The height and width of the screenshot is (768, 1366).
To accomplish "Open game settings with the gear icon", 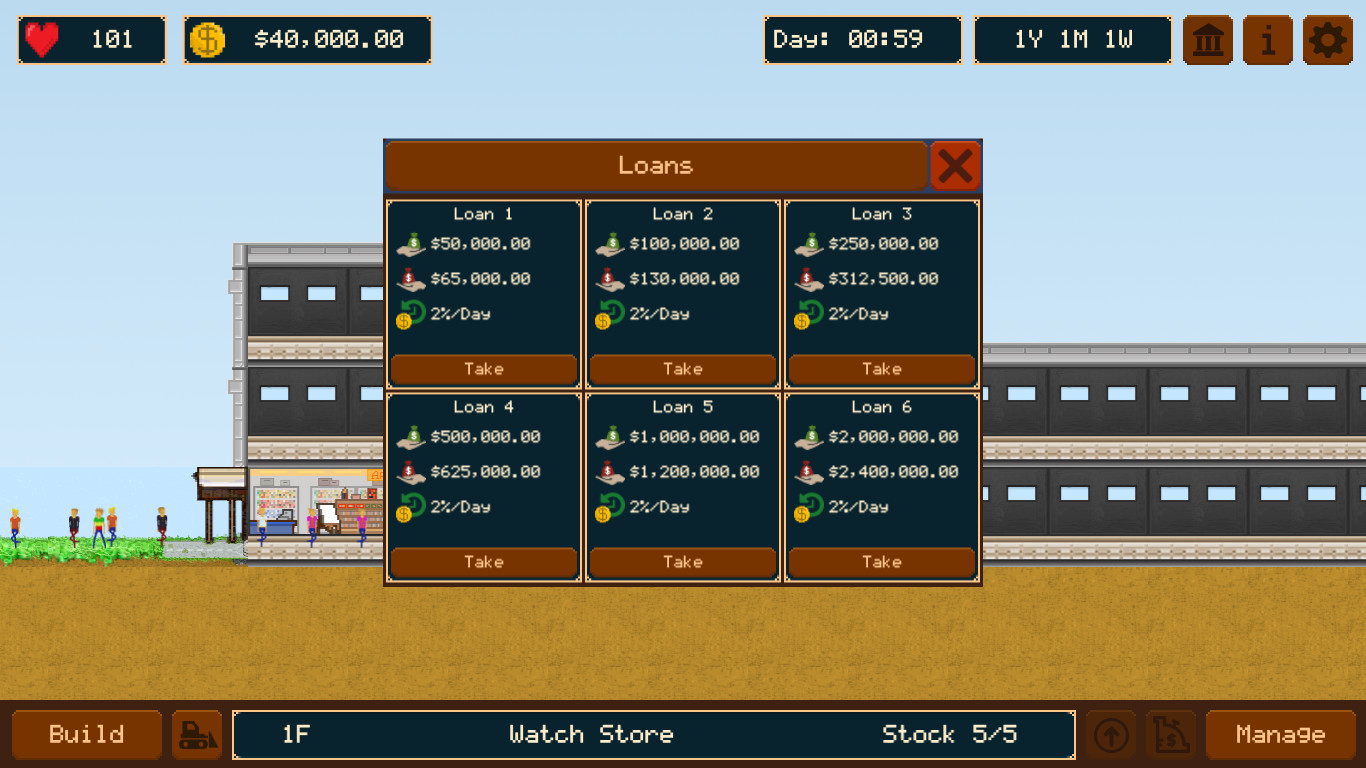I will click(x=1327, y=40).
